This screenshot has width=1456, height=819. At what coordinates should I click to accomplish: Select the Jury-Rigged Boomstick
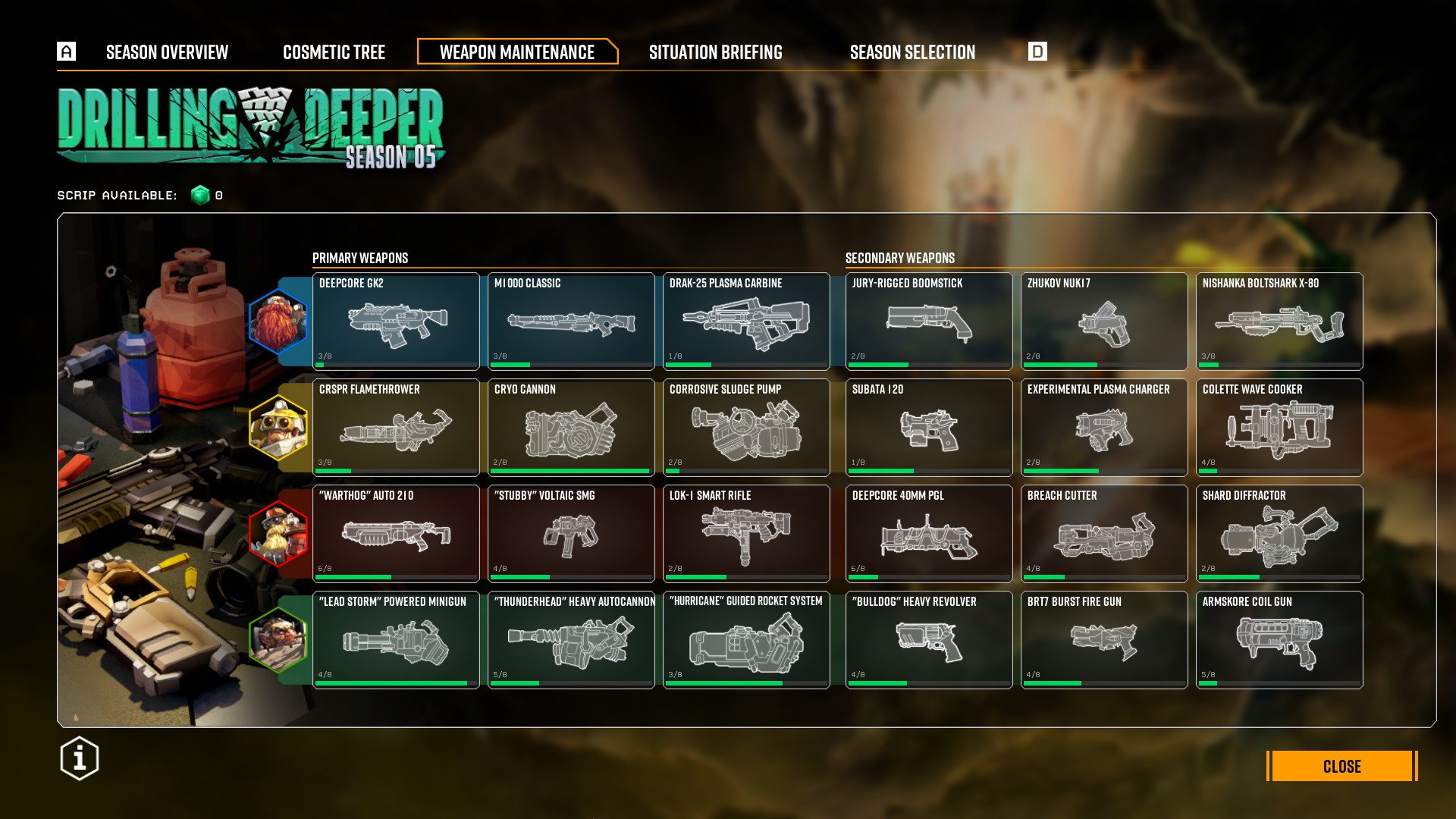tap(929, 322)
